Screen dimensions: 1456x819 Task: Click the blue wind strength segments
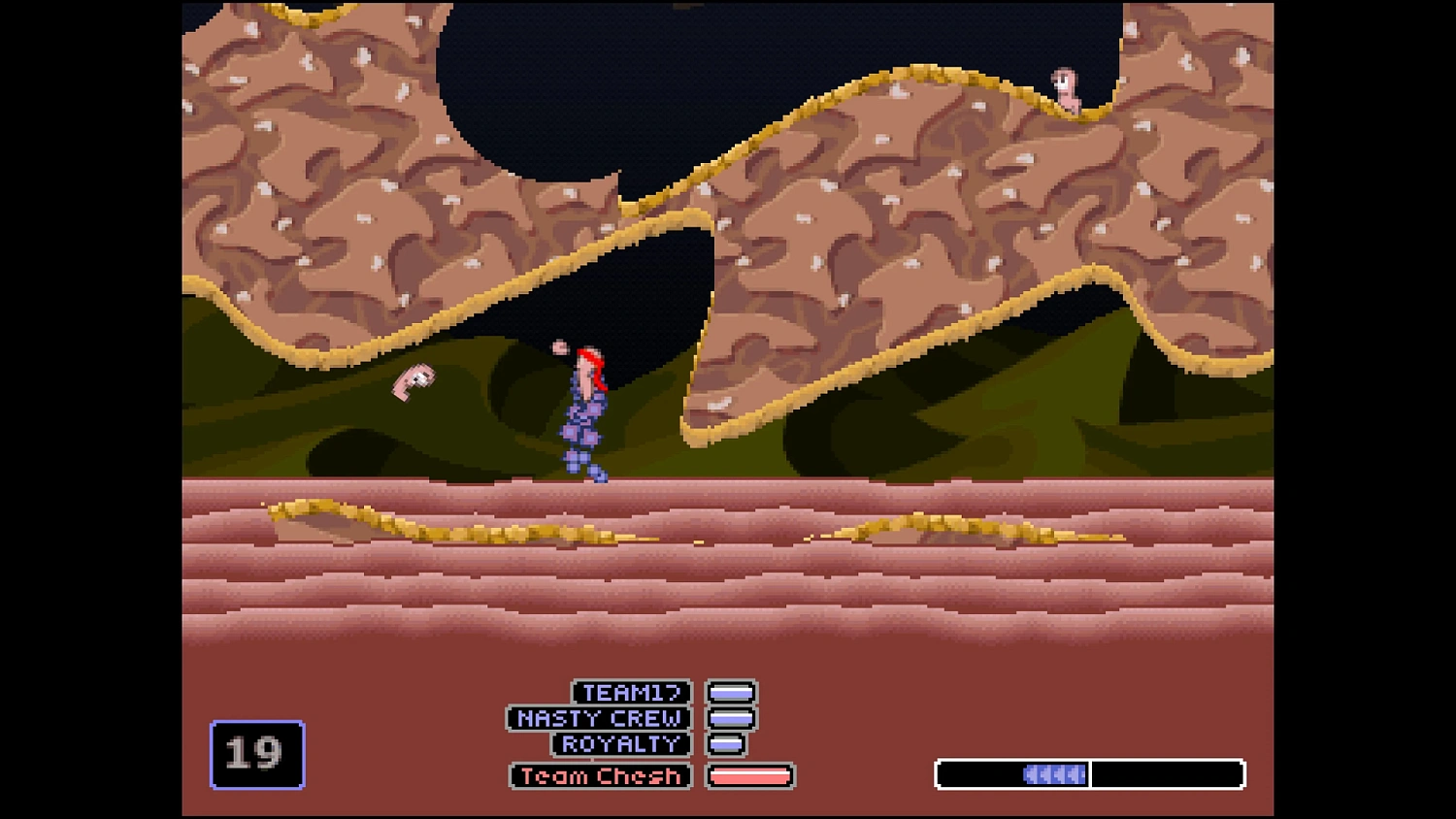tap(1053, 774)
